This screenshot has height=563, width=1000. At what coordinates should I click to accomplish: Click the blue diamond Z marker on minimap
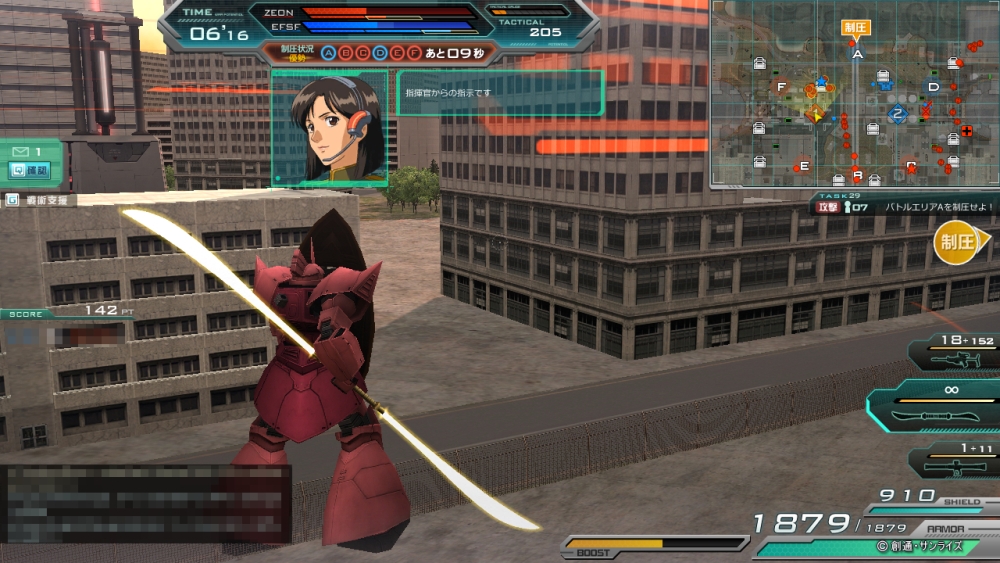tap(898, 113)
